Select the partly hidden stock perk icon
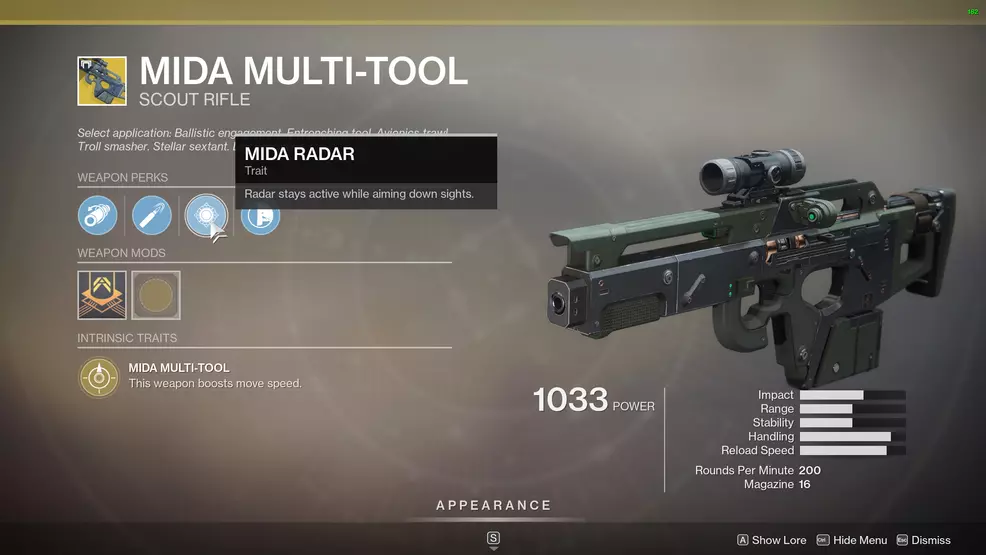This screenshot has width=986, height=555. coord(263,220)
